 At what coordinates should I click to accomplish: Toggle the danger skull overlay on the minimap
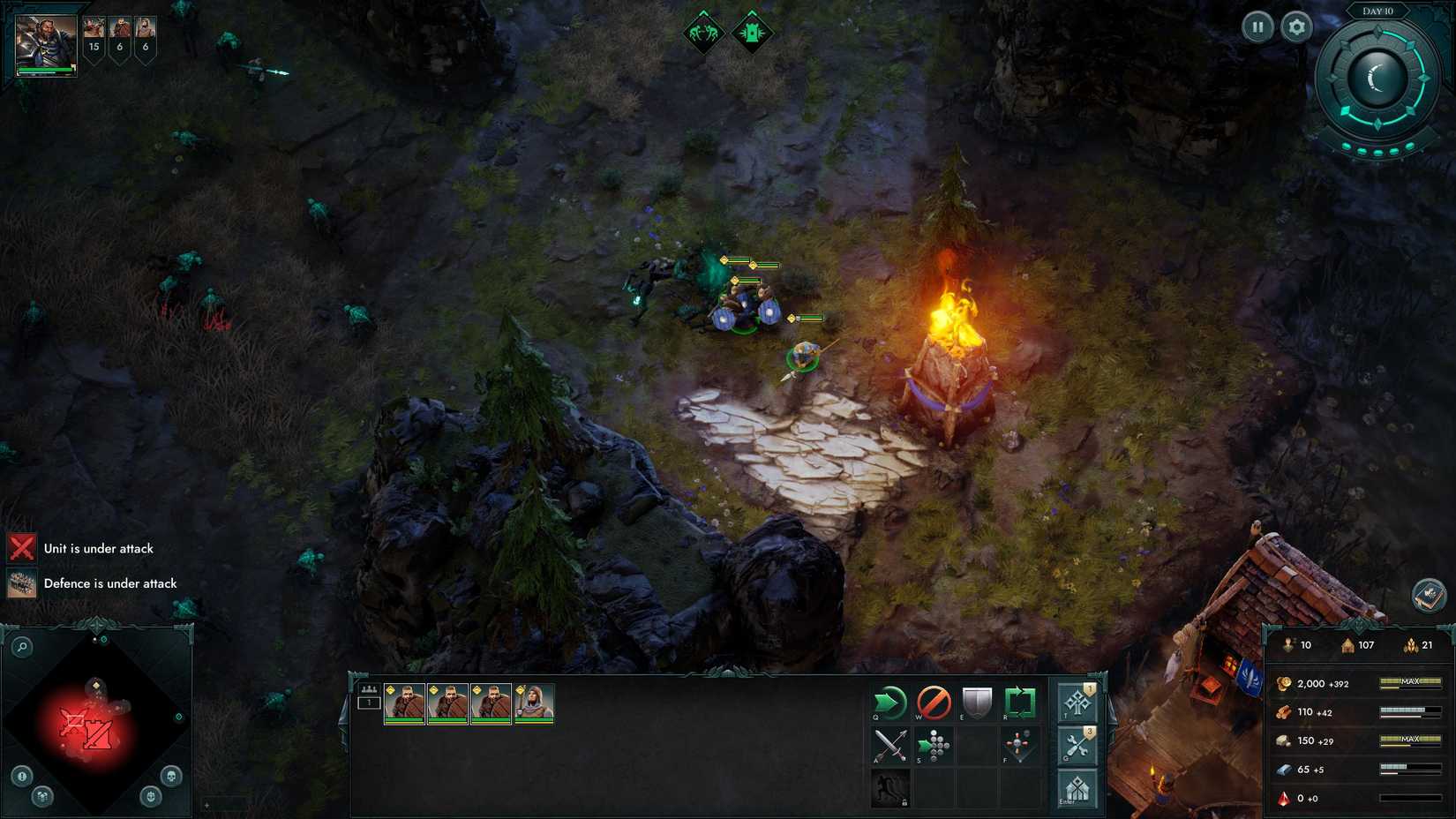(x=171, y=776)
